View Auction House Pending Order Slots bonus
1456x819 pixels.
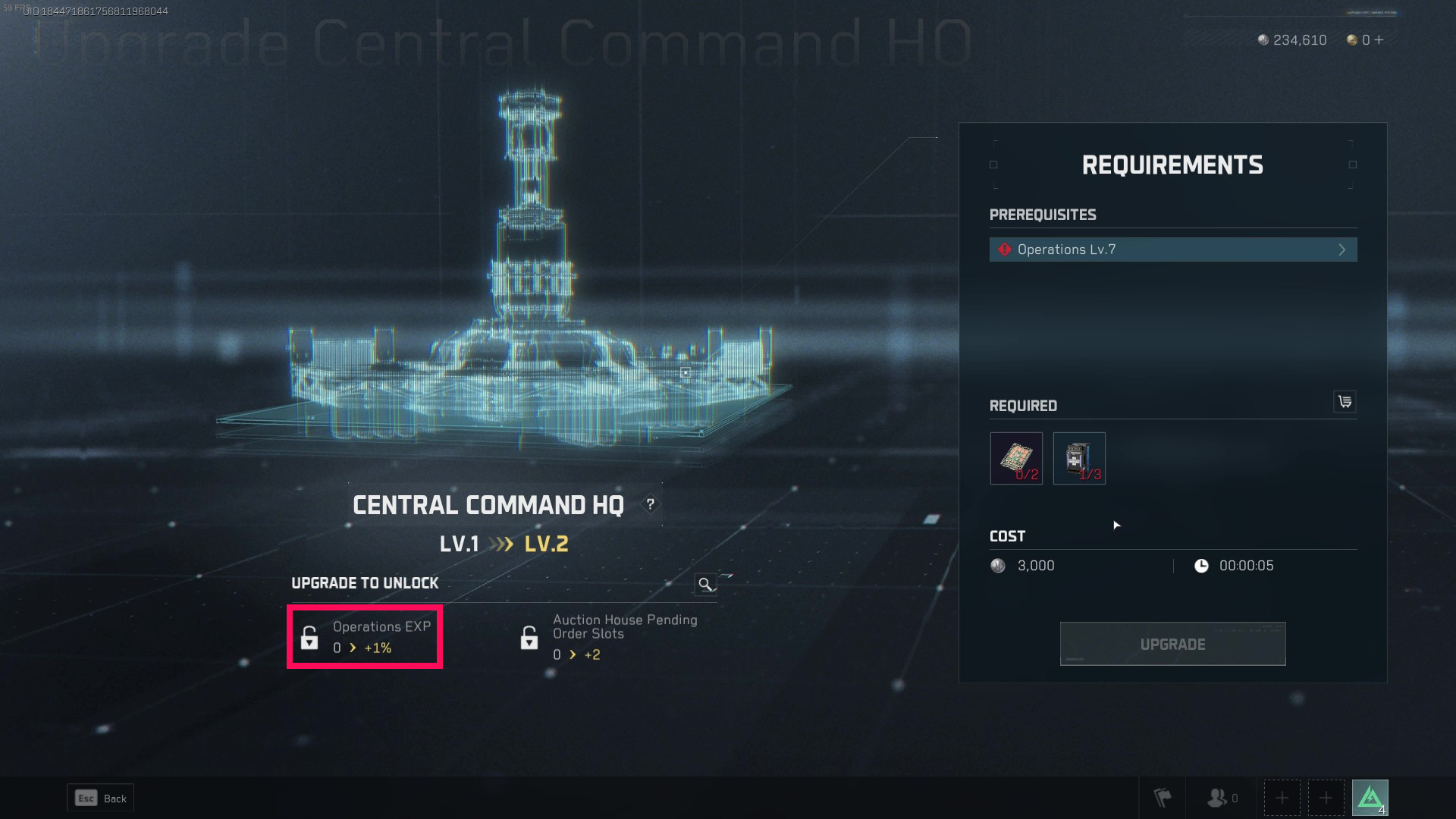click(607, 637)
